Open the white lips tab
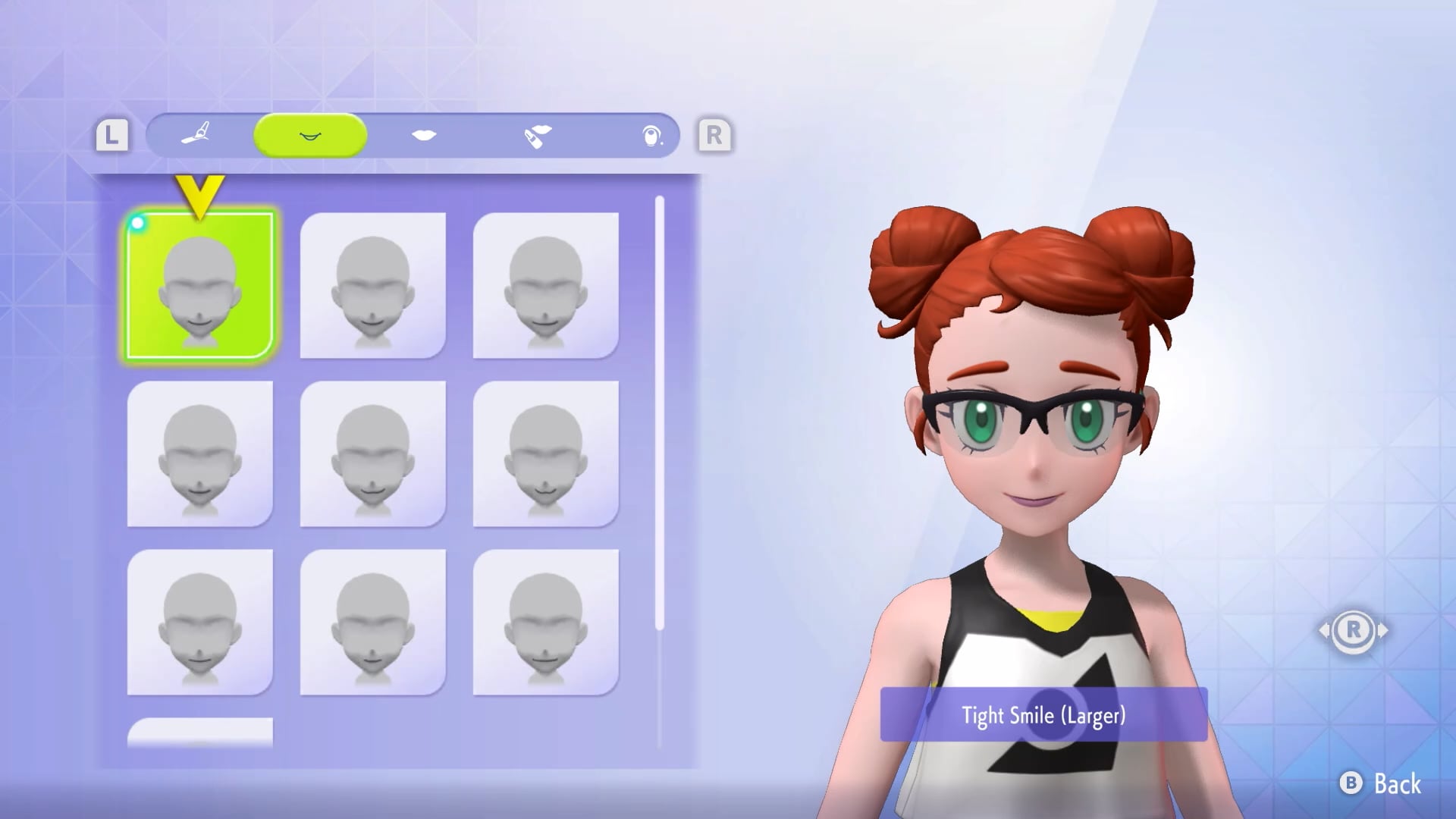The width and height of the screenshot is (1456, 819). (x=424, y=135)
